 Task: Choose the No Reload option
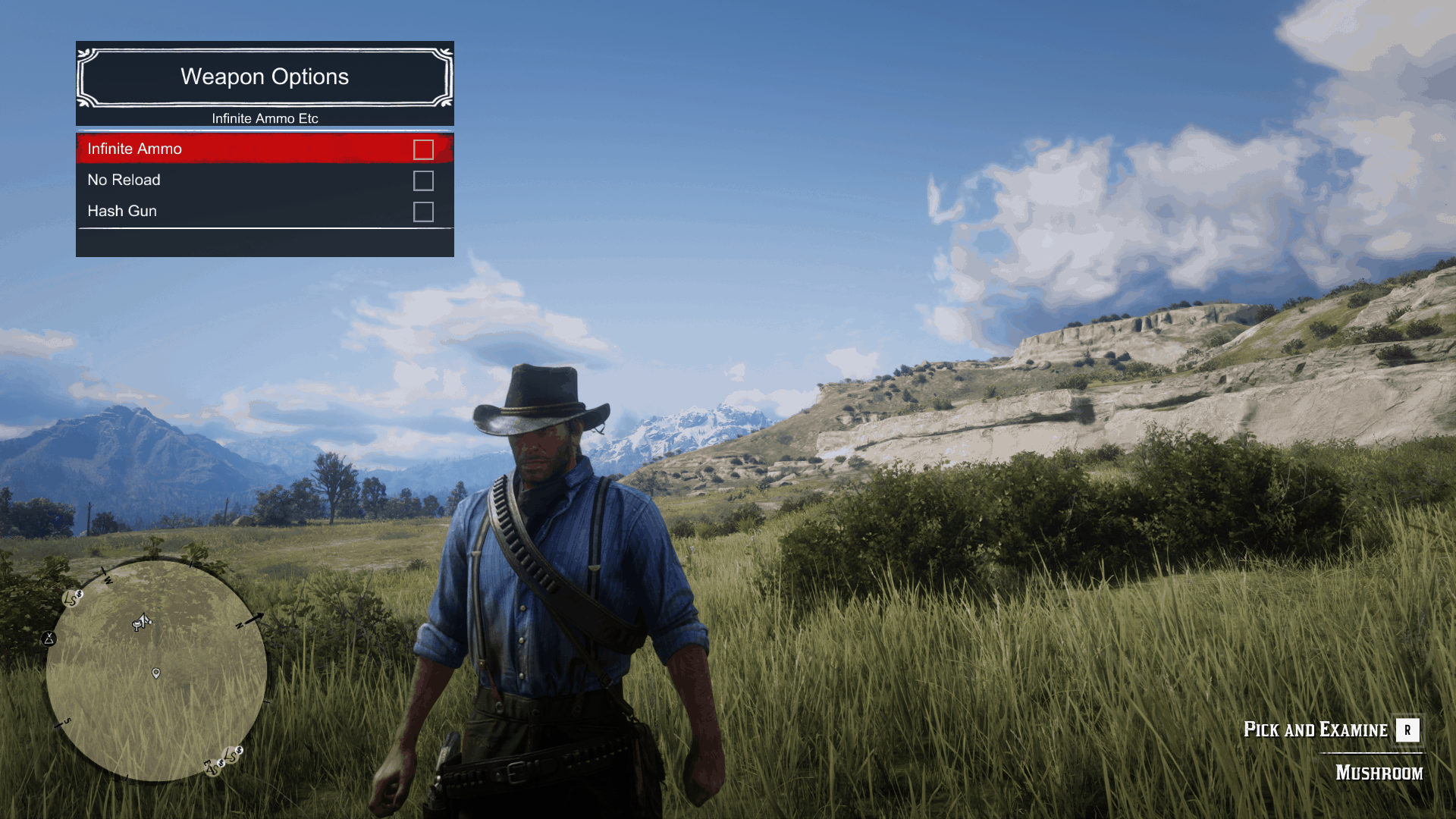[124, 180]
